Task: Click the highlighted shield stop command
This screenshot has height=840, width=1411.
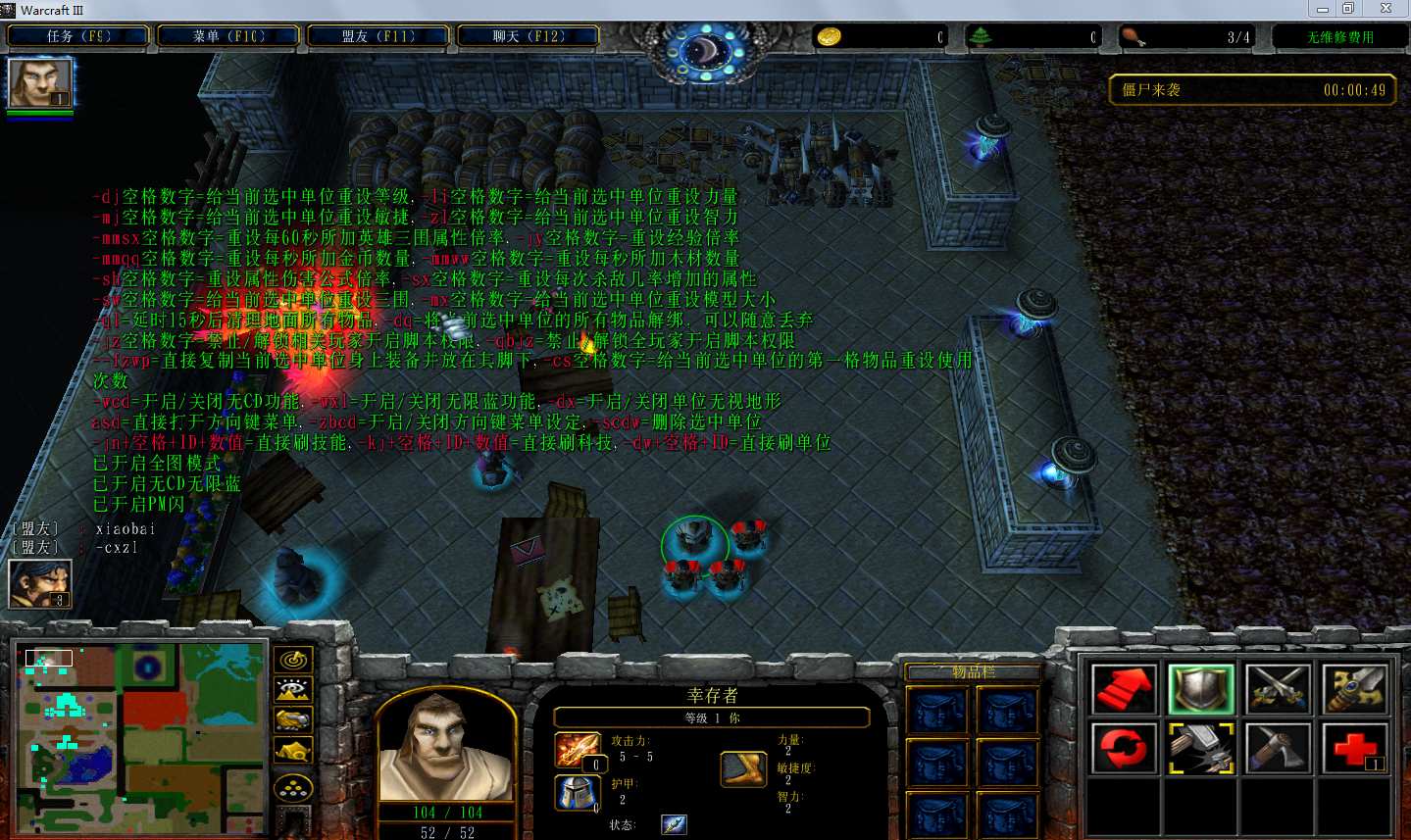Action: point(1200,688)
